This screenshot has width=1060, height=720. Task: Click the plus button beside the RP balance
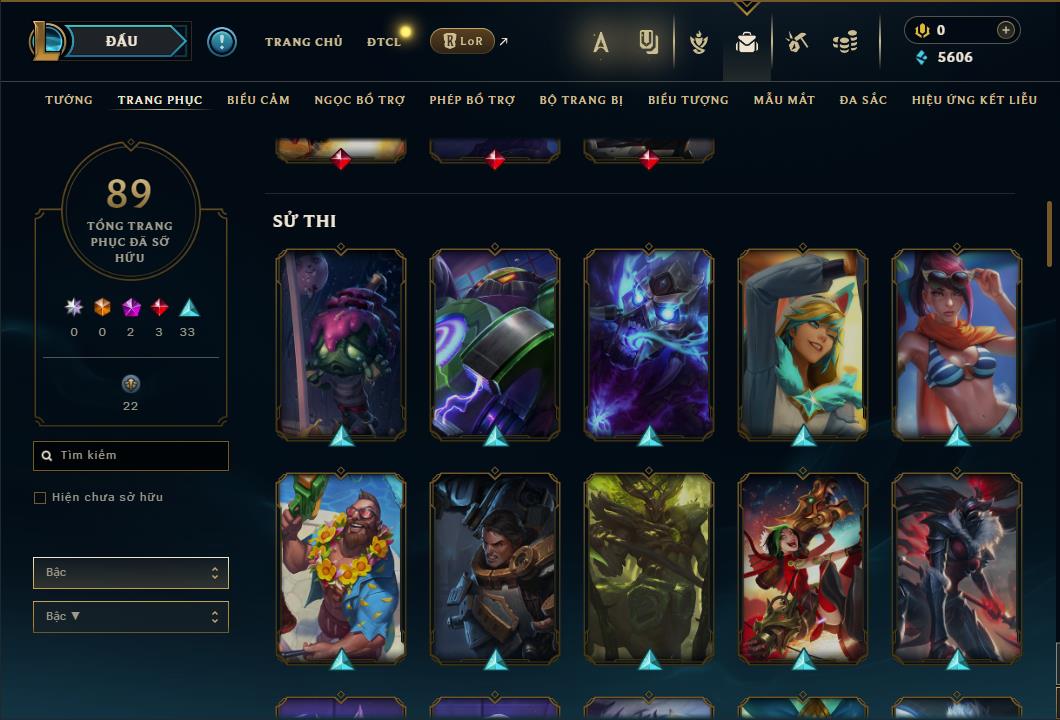pos(1005,30)
